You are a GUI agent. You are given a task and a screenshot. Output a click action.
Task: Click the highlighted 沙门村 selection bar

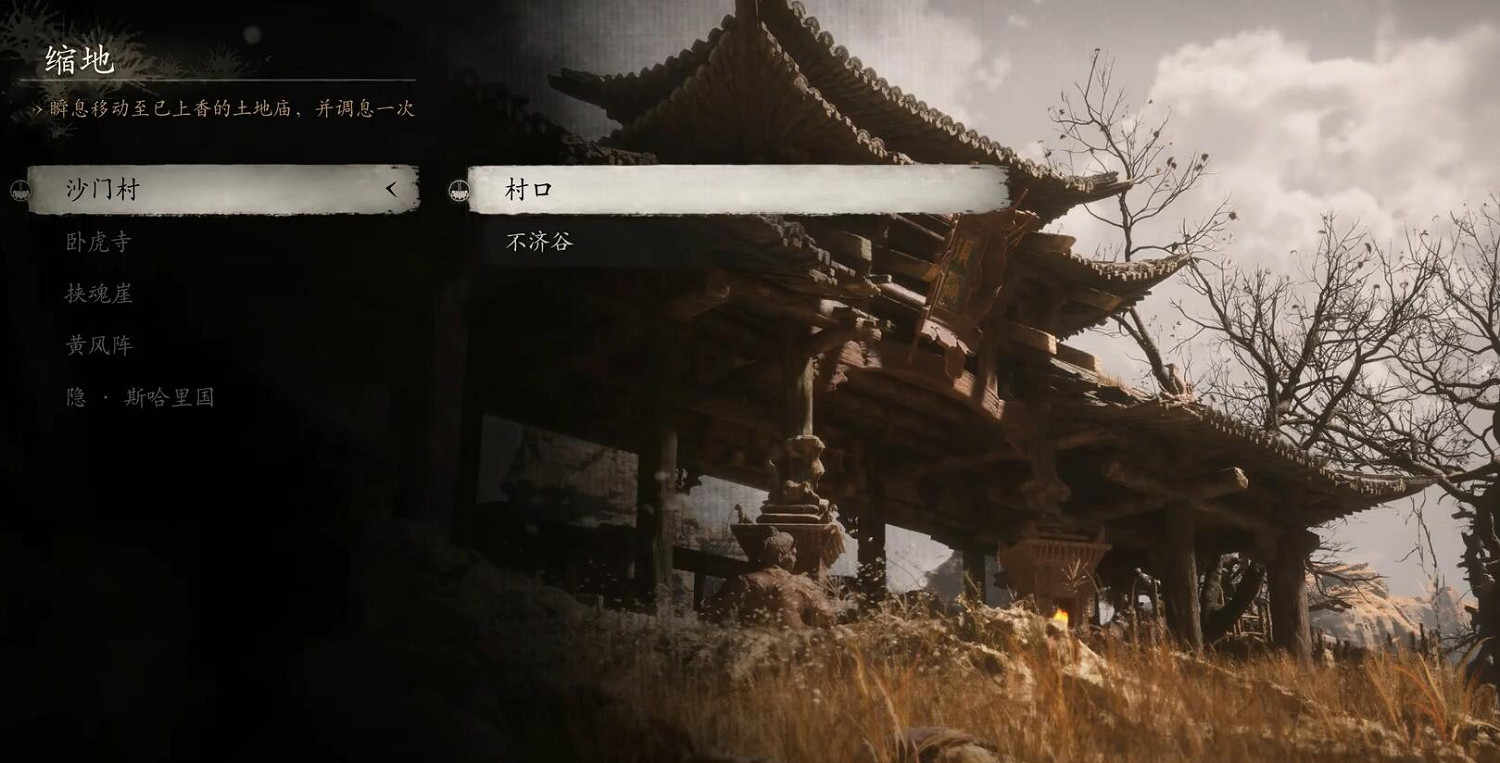pyautogui.click(x=220, y=189)
